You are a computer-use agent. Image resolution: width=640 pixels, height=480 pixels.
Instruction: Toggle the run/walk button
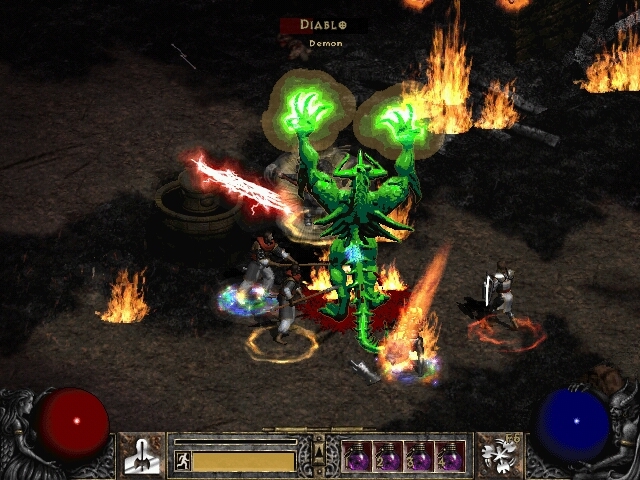(x=182, y=460)
